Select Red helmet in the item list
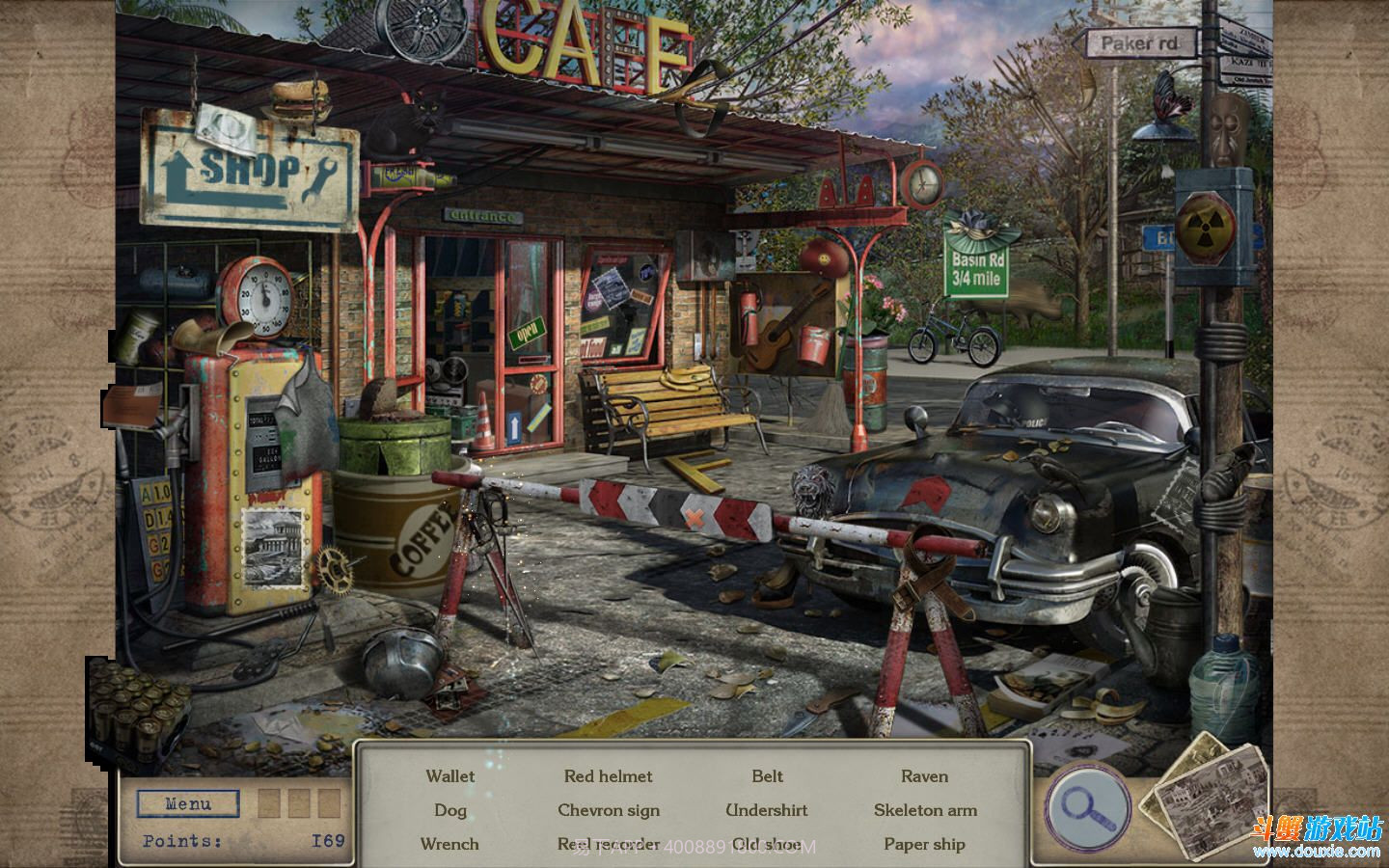 point(608,776)
